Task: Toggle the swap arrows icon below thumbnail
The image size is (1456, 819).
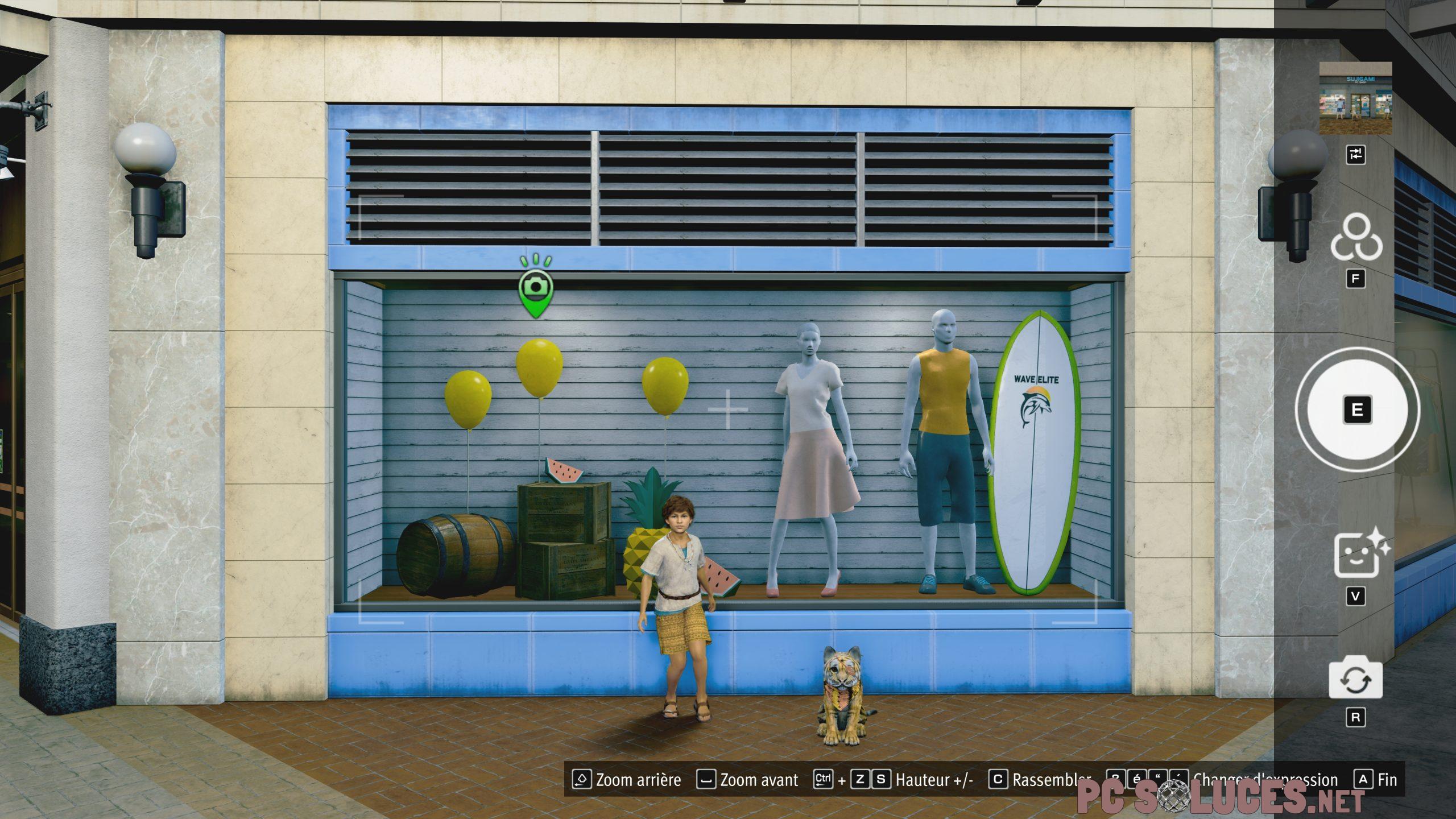Action: [x=1355, y=154]
